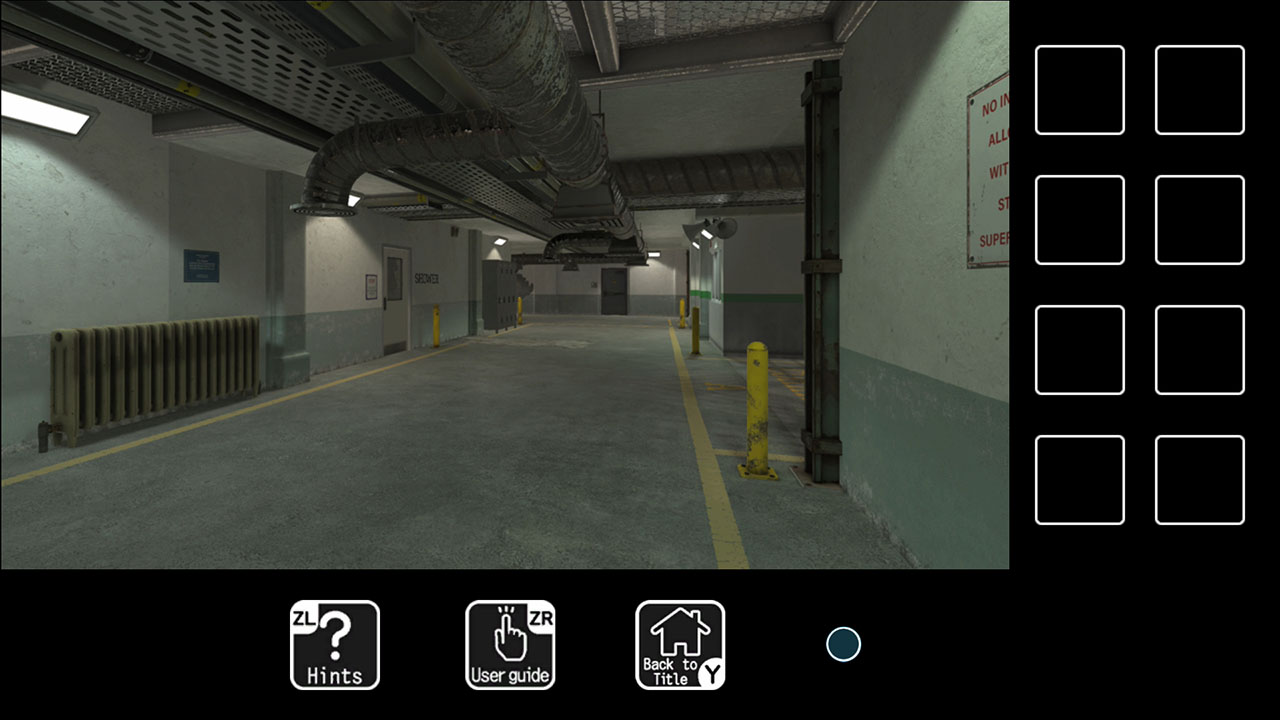Toggle the dark circle indicator near the buttons
Screen dimensions: 1280x720
843,645
